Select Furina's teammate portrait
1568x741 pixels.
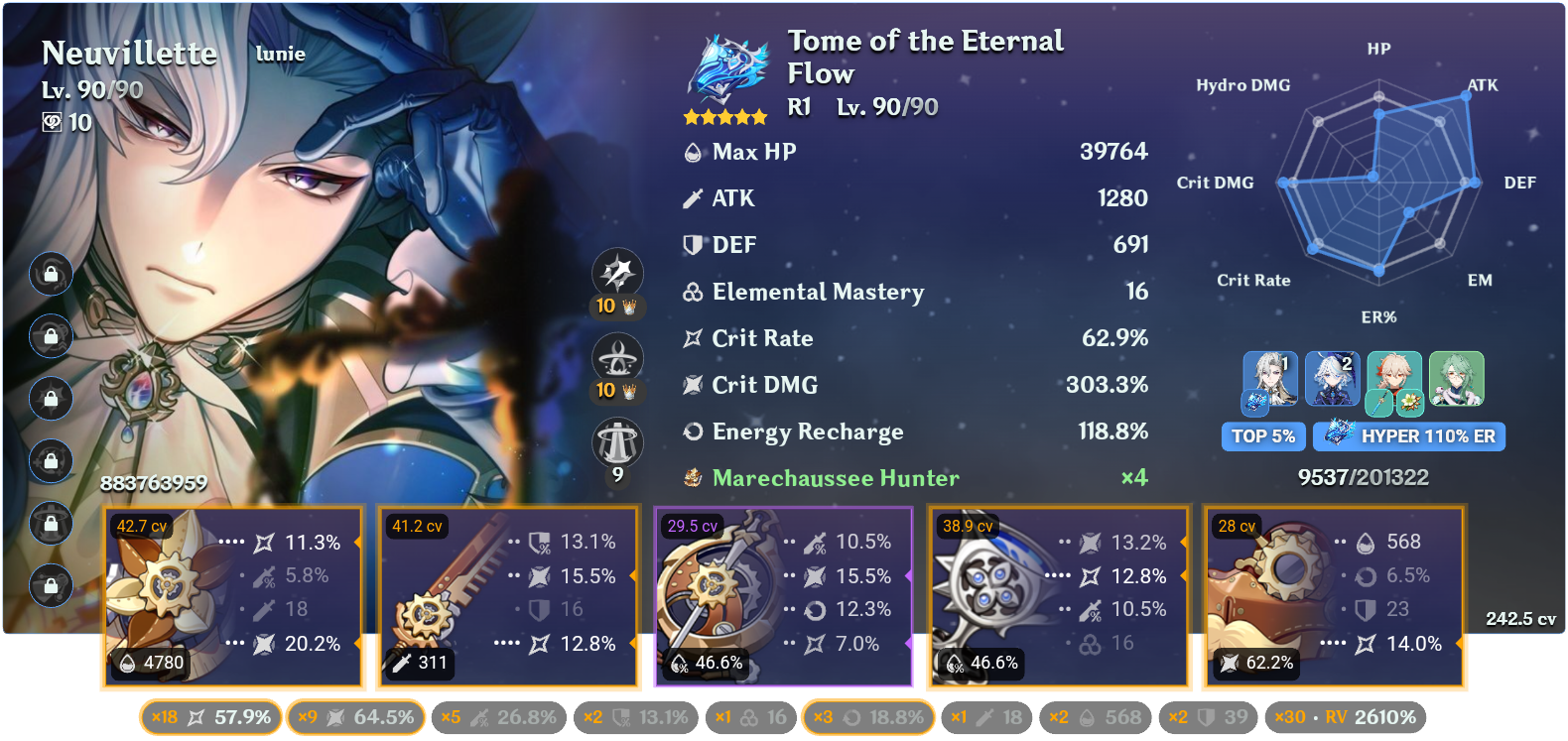pyautogui.click(x=1333, y=381)
